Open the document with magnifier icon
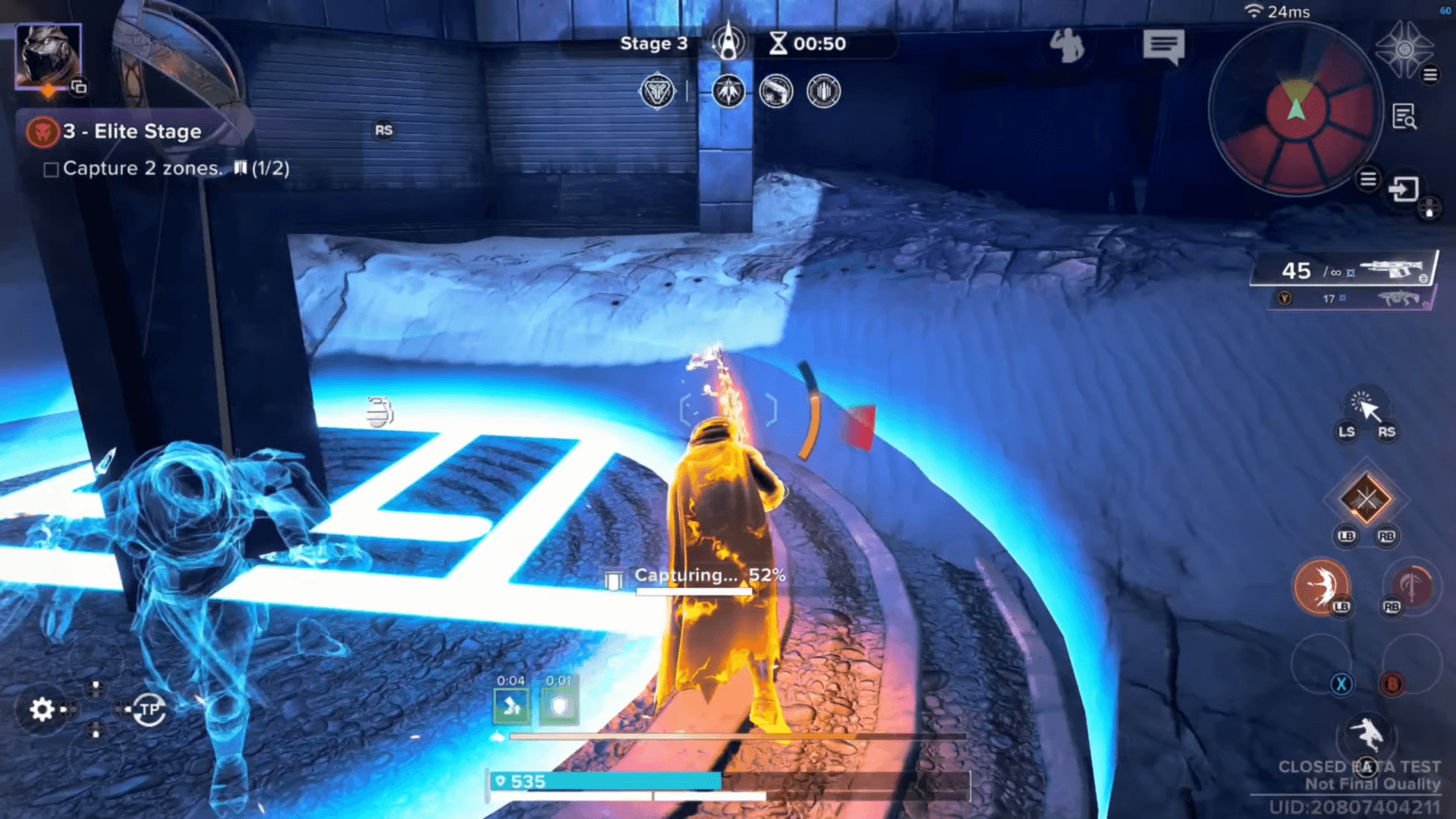This screenshot has width=1456, height=819. 1404,117
